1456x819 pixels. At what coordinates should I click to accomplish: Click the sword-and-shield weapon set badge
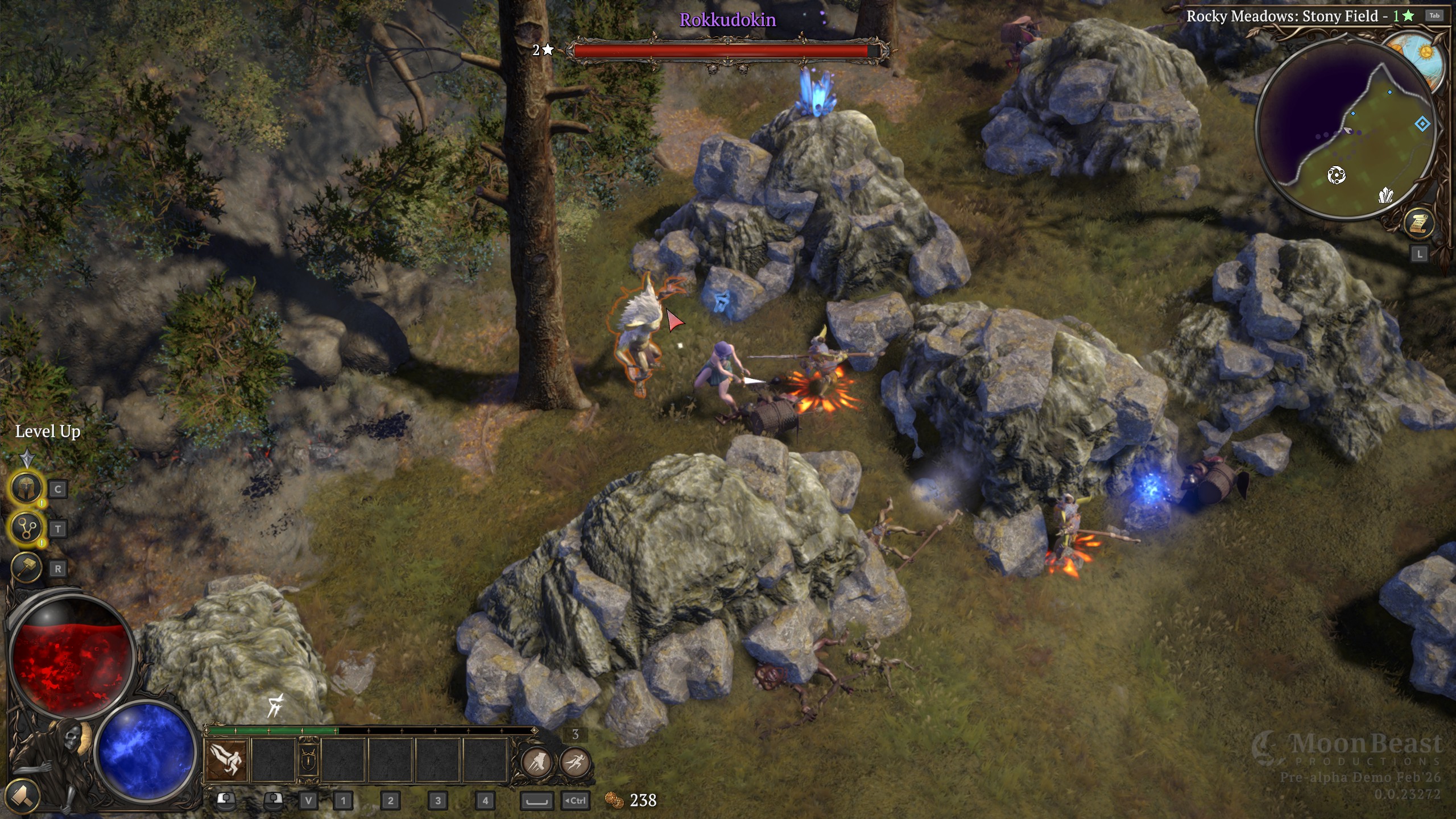[x=308, y=760]
